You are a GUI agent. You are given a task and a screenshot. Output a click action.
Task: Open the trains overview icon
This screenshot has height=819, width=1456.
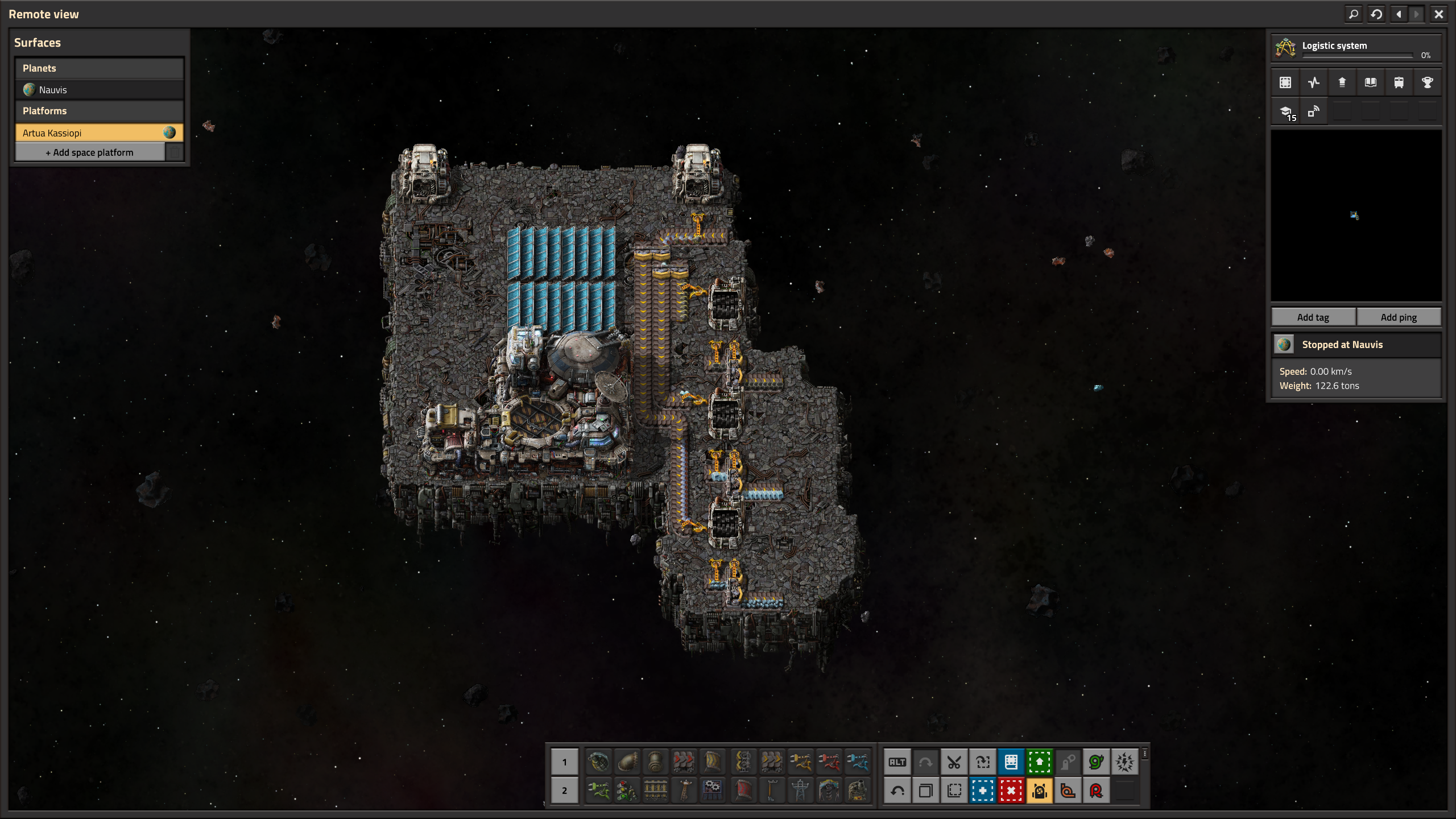point(1399,82)
